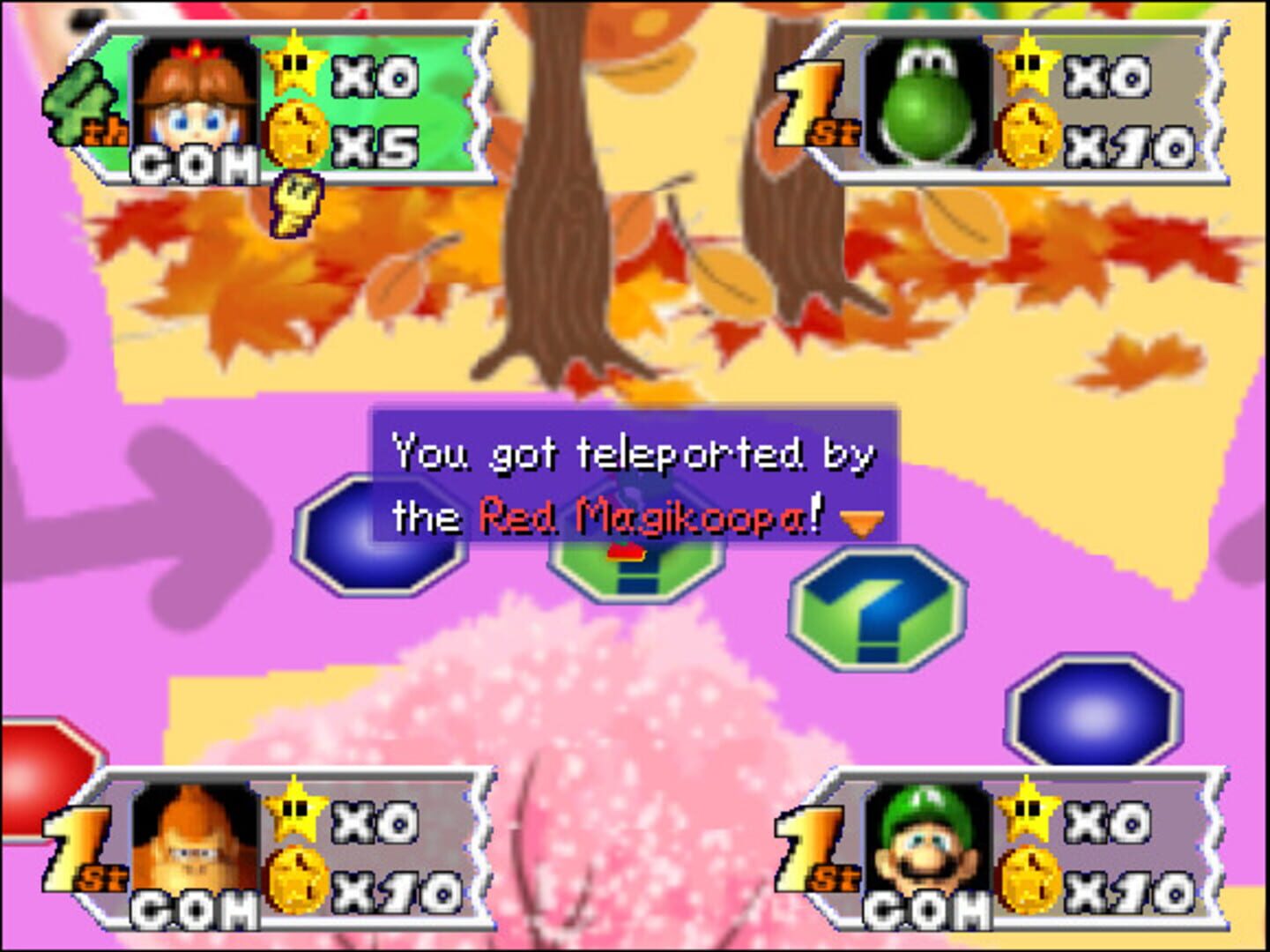Select the red space at the screen's left edge

(35, 771)
